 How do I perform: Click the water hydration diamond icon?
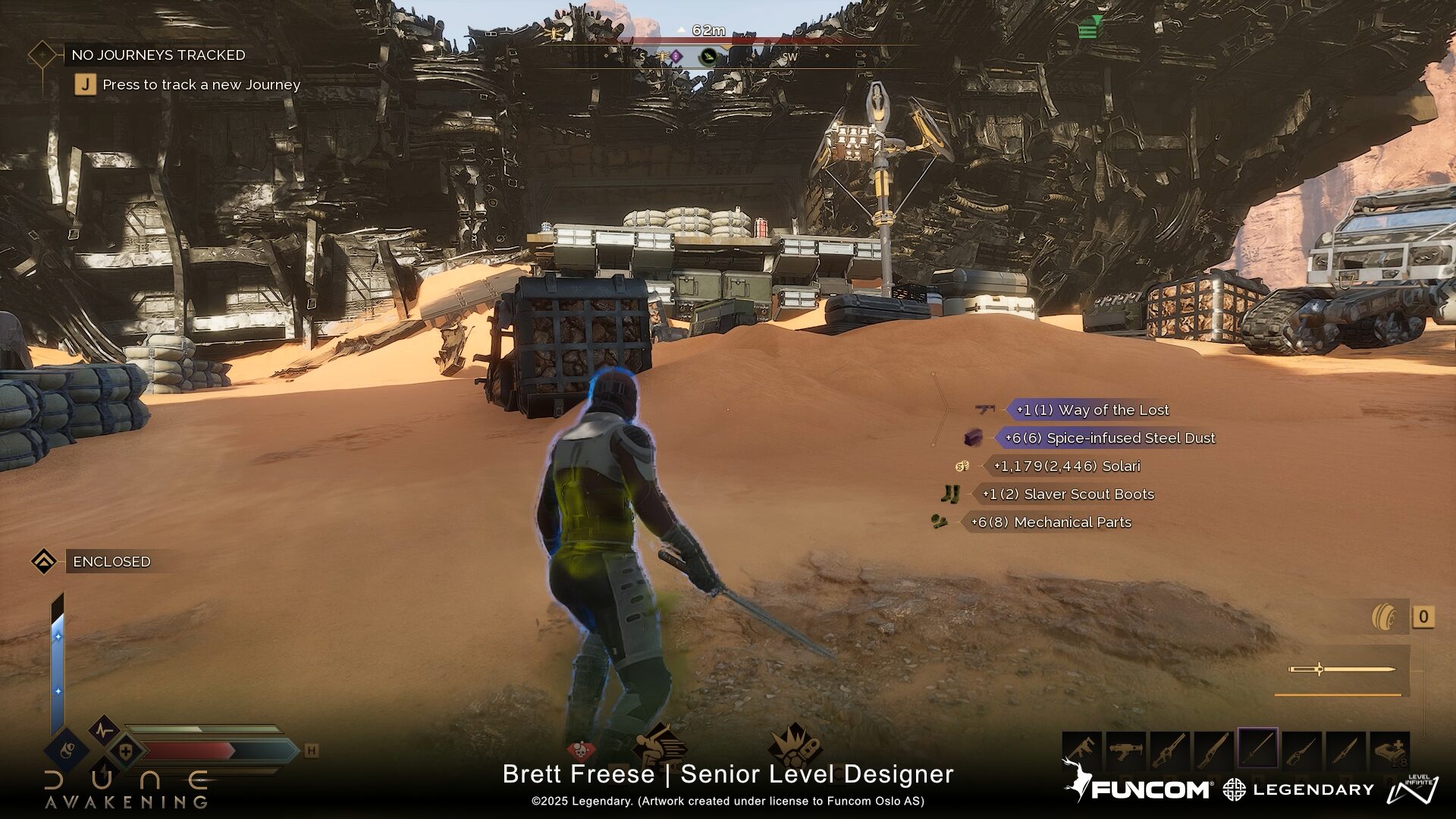tap(67, 751)
